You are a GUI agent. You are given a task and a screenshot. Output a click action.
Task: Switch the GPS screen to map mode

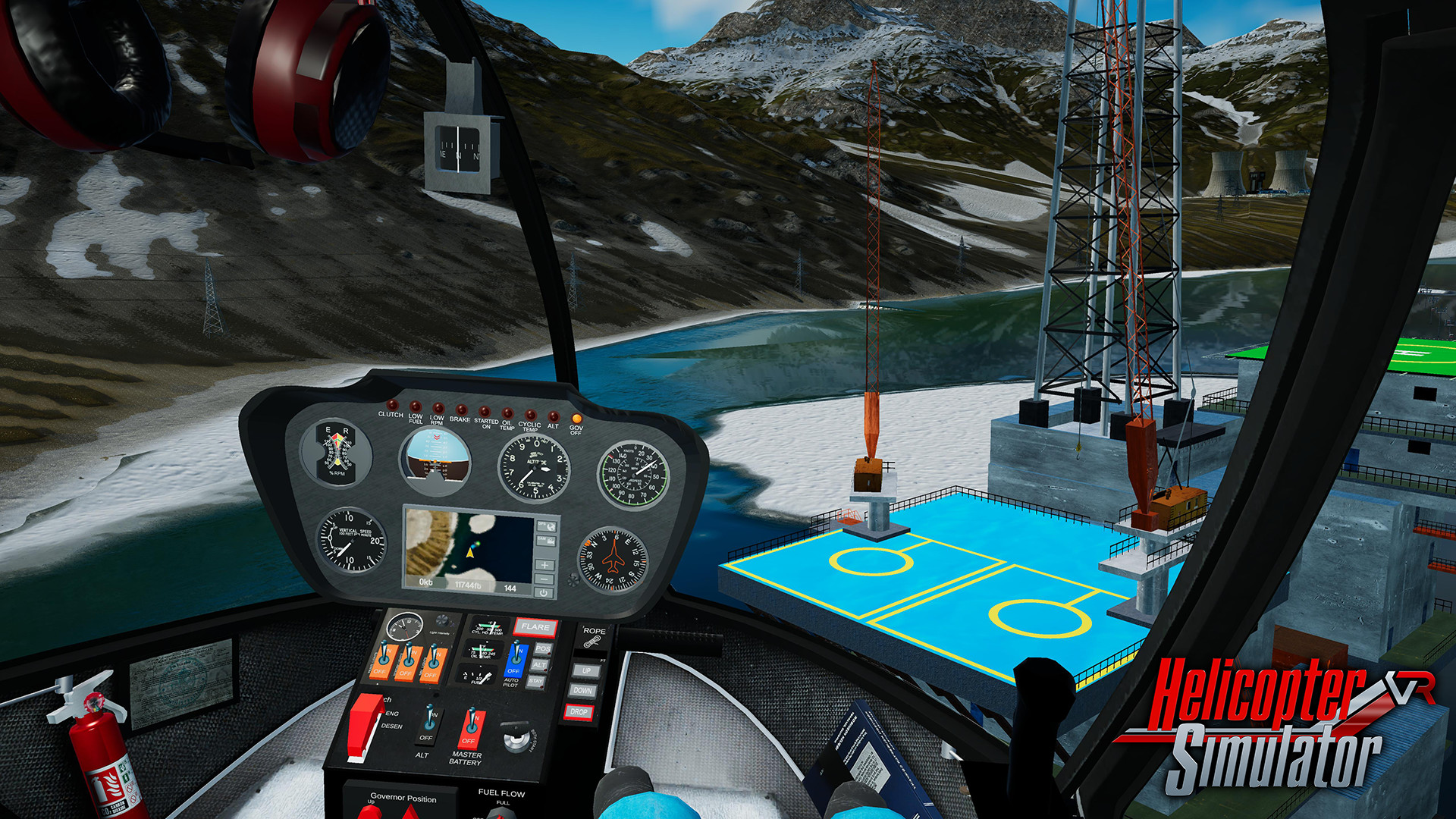[x=546, y=526]
